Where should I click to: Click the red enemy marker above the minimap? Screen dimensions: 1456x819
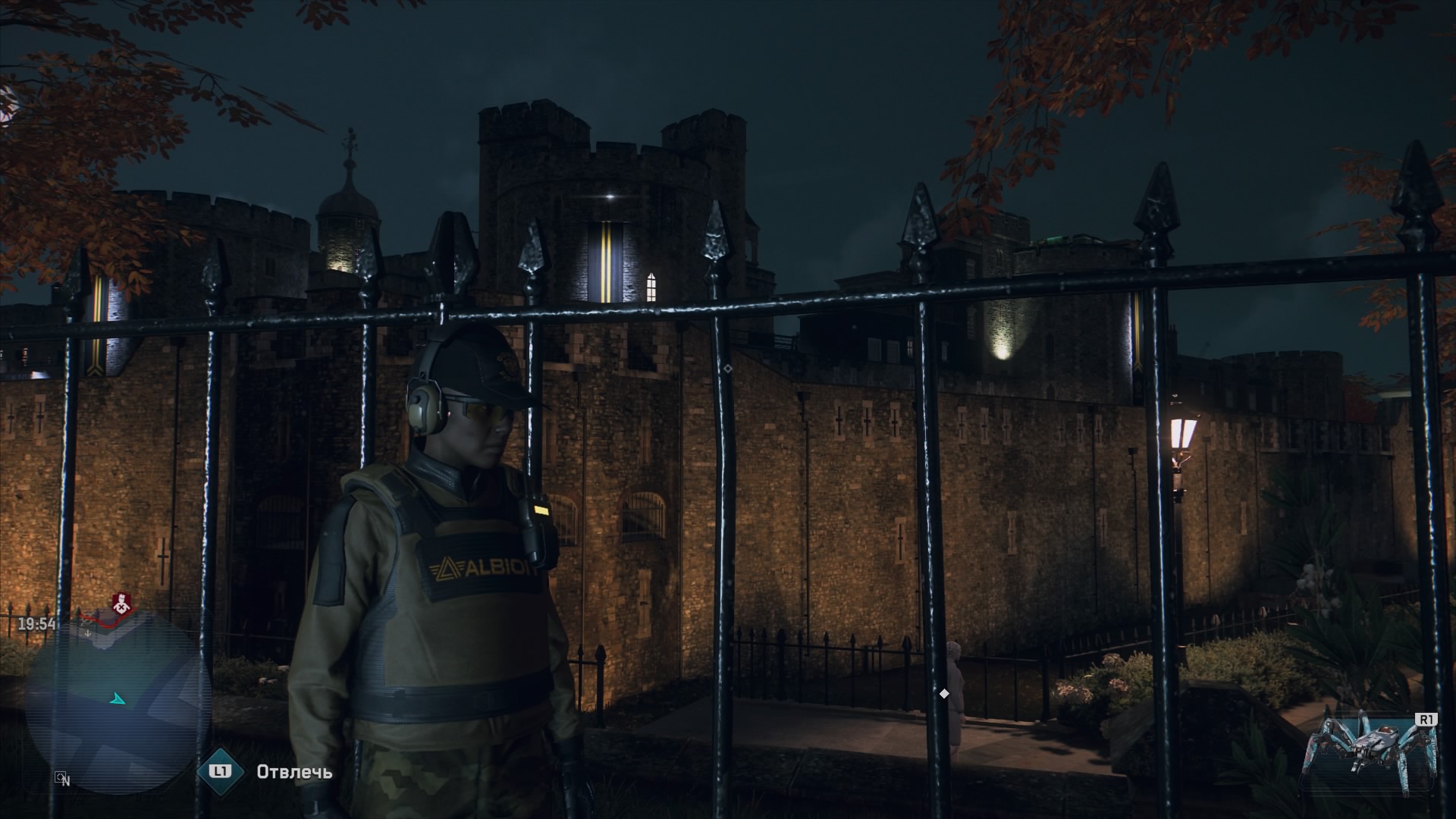(119, 605)
